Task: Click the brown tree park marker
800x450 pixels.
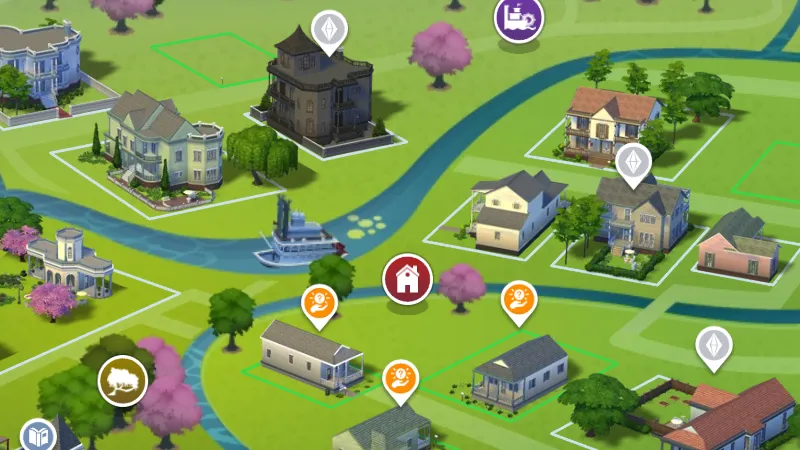Action: pyautogui.click(x=122, y=380)
